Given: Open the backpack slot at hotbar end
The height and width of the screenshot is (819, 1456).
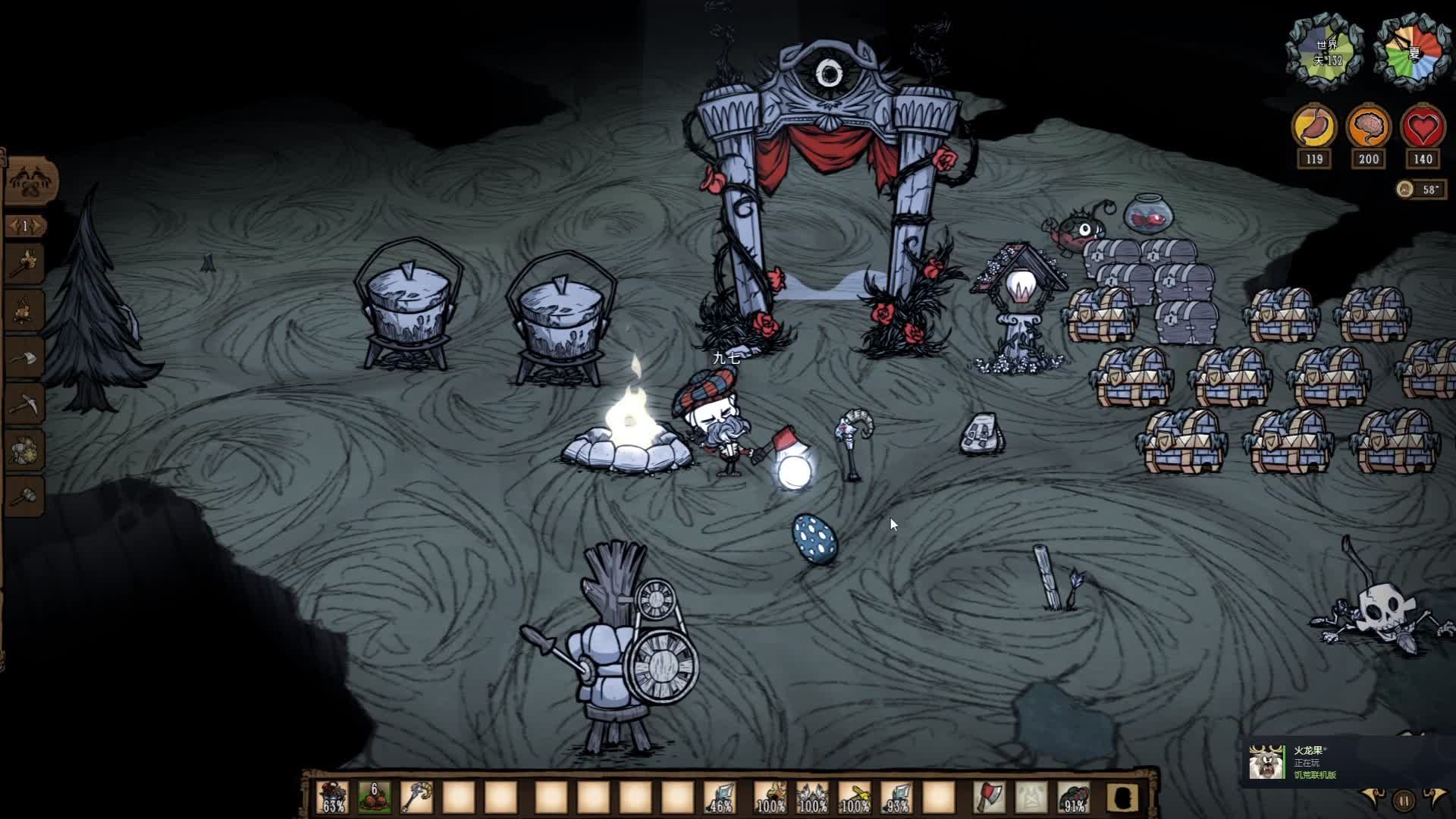Looking at the screenshot, I should coord(1123,798).
